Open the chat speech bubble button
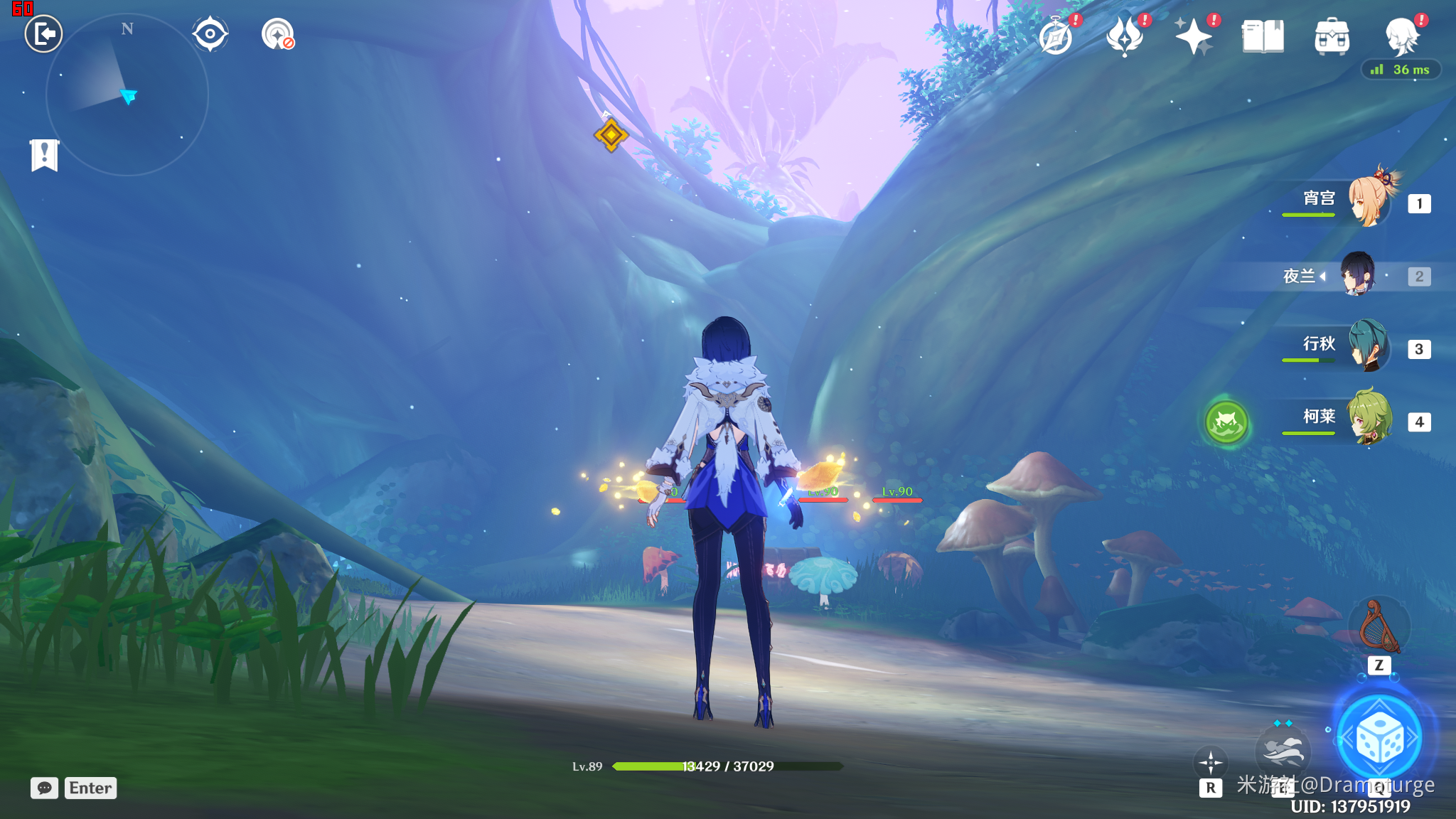 coord(44,788)
